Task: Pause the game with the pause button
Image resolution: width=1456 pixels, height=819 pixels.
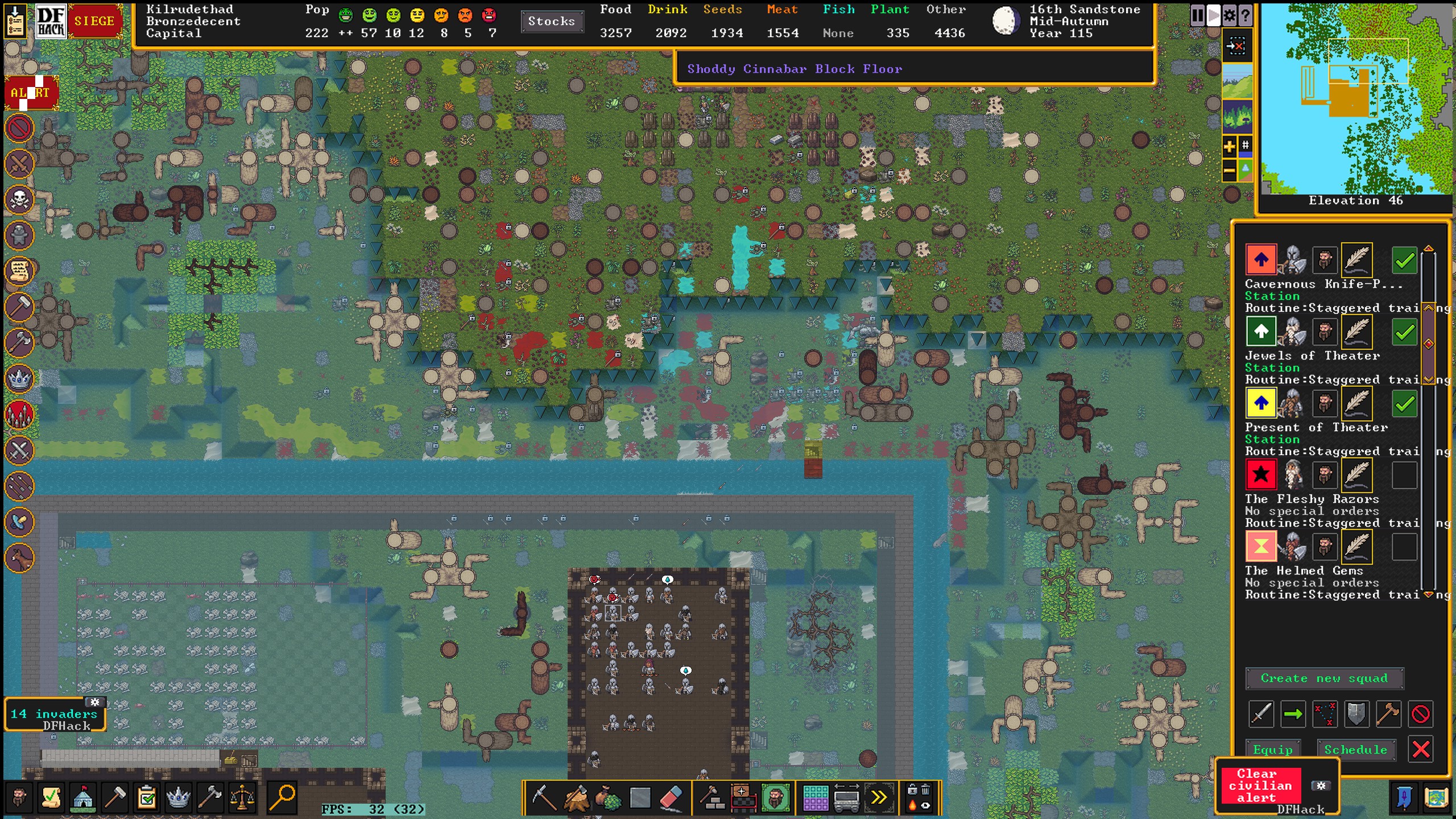Action: coord(1197,15)
